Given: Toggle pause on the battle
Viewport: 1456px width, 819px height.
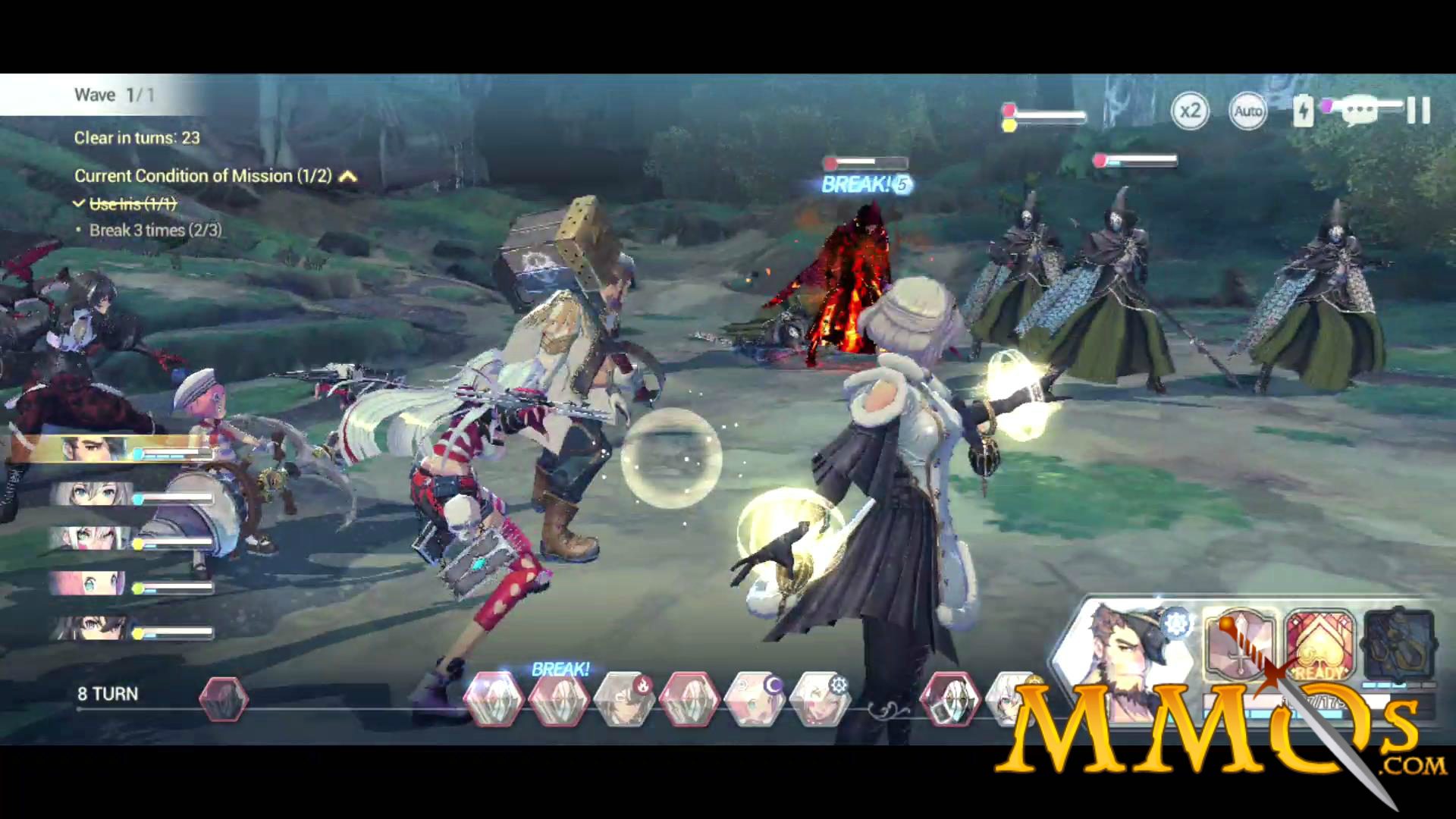Looking at the screenshot, I should pyautogui.click(x=1415, y=111).
